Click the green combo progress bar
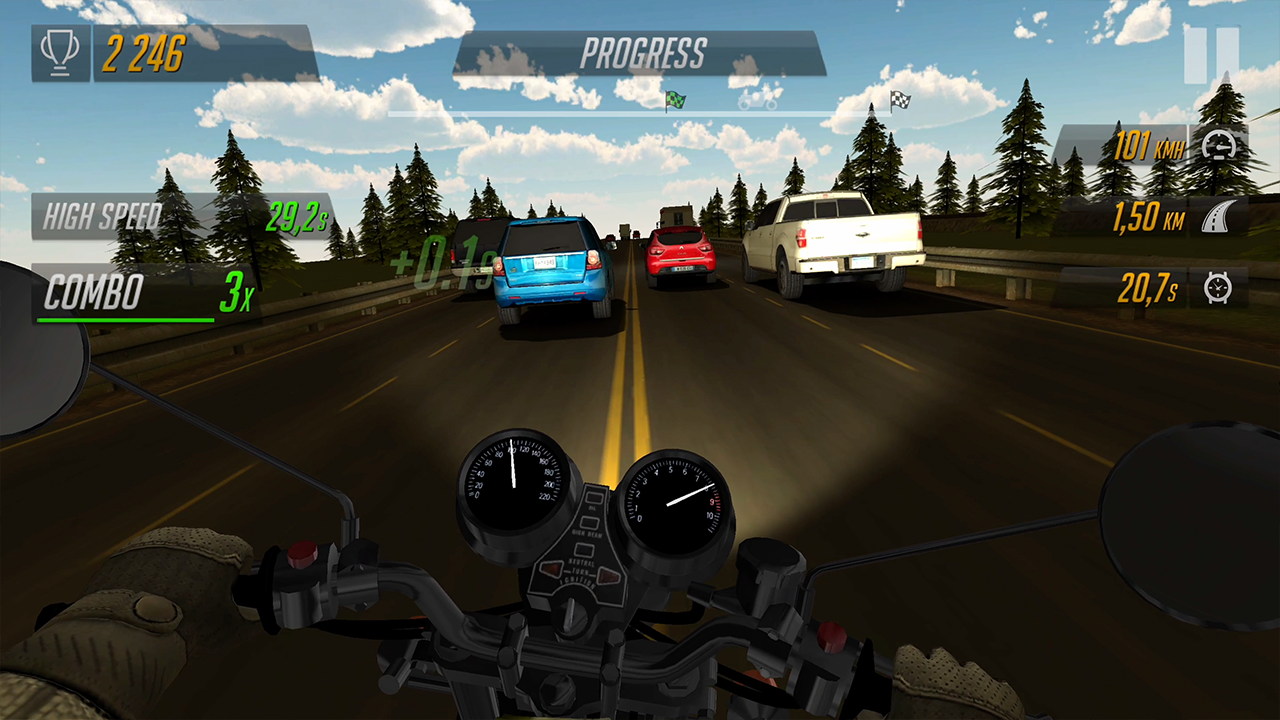1280x720 pixels. 125,320
